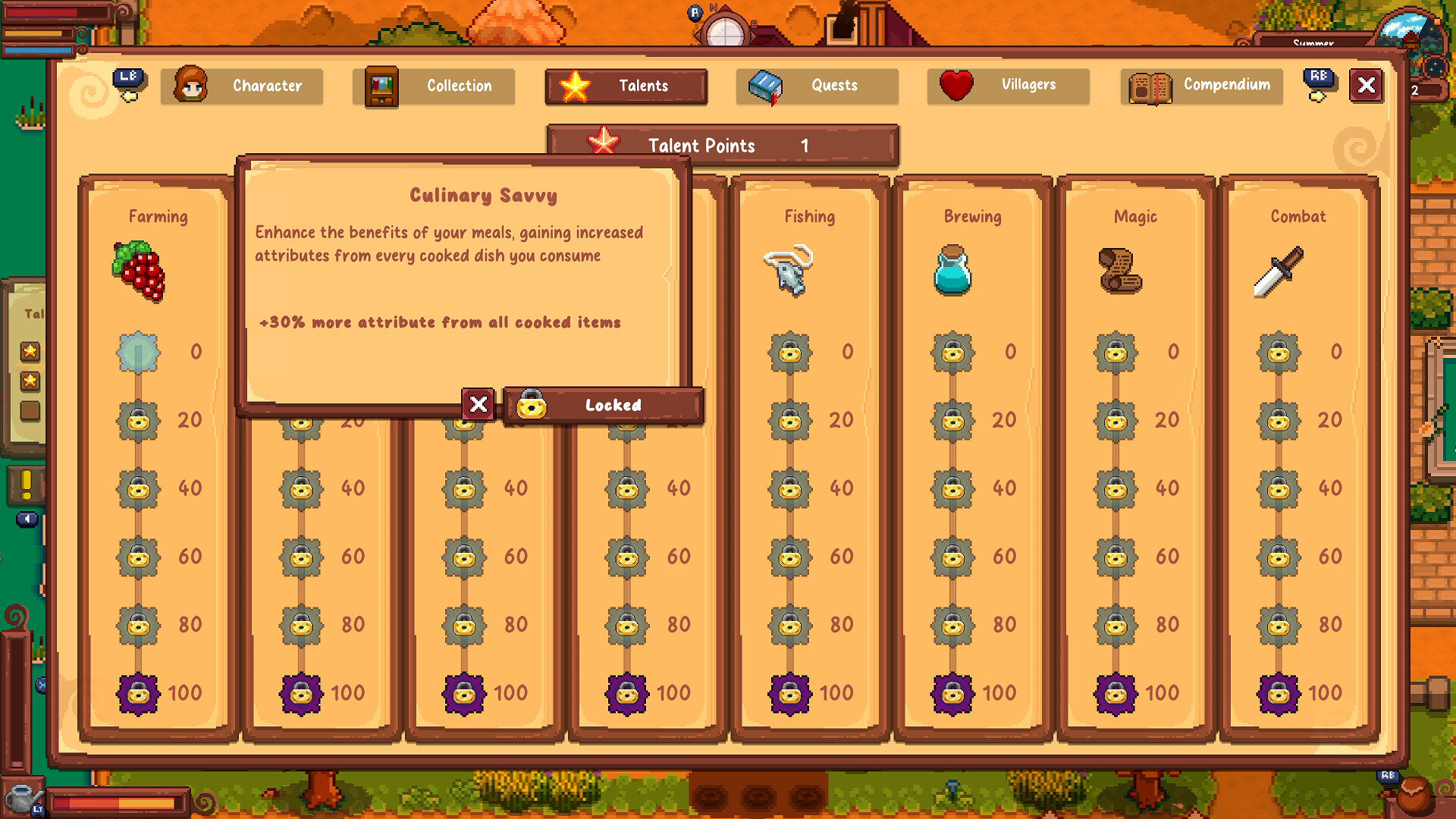This screenshot has height=819, width=1456.
Task: Select the Magic level 0 locked talent
Action: tap(1116, 352)
